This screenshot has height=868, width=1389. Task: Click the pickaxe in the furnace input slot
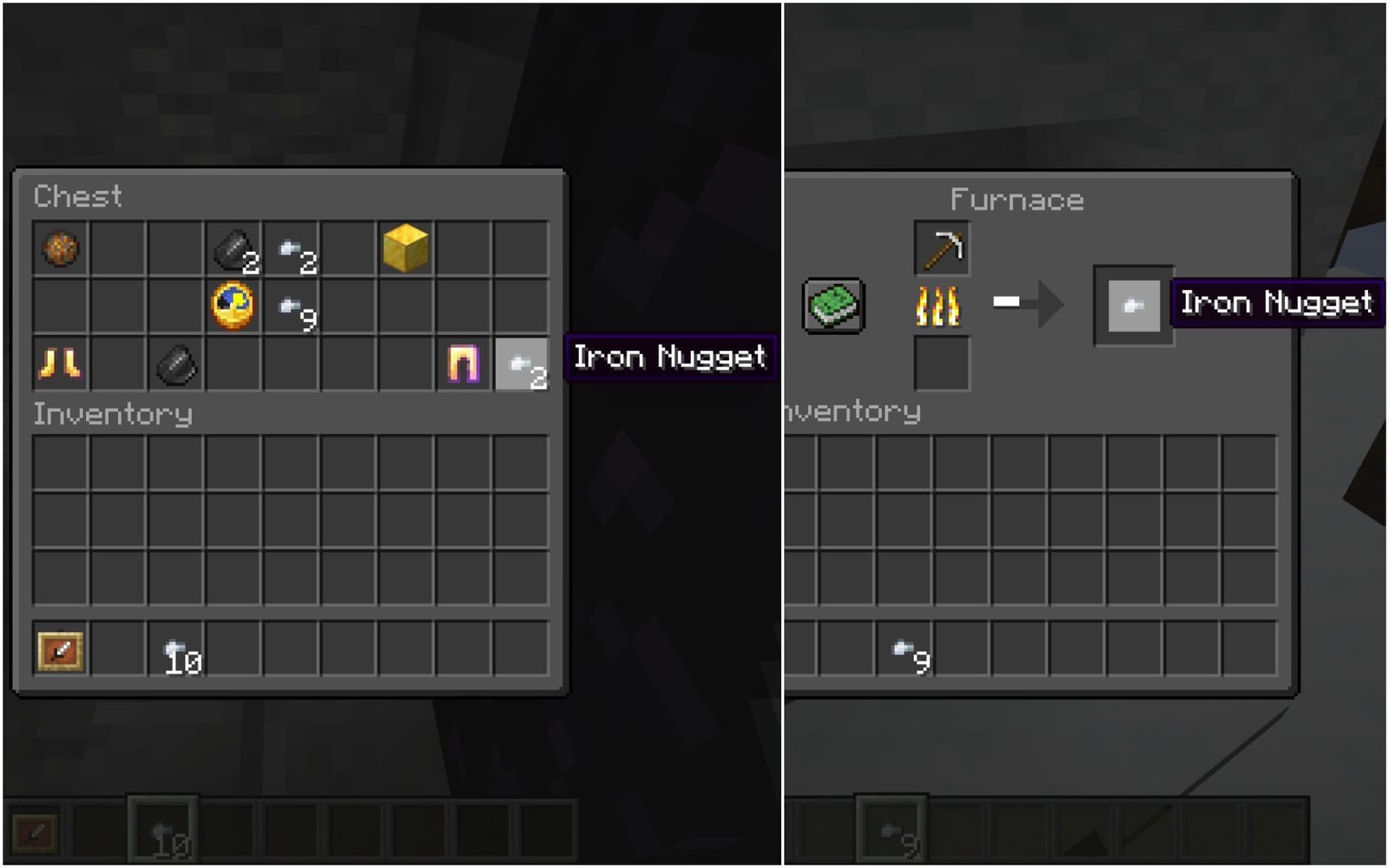[942, 246]
